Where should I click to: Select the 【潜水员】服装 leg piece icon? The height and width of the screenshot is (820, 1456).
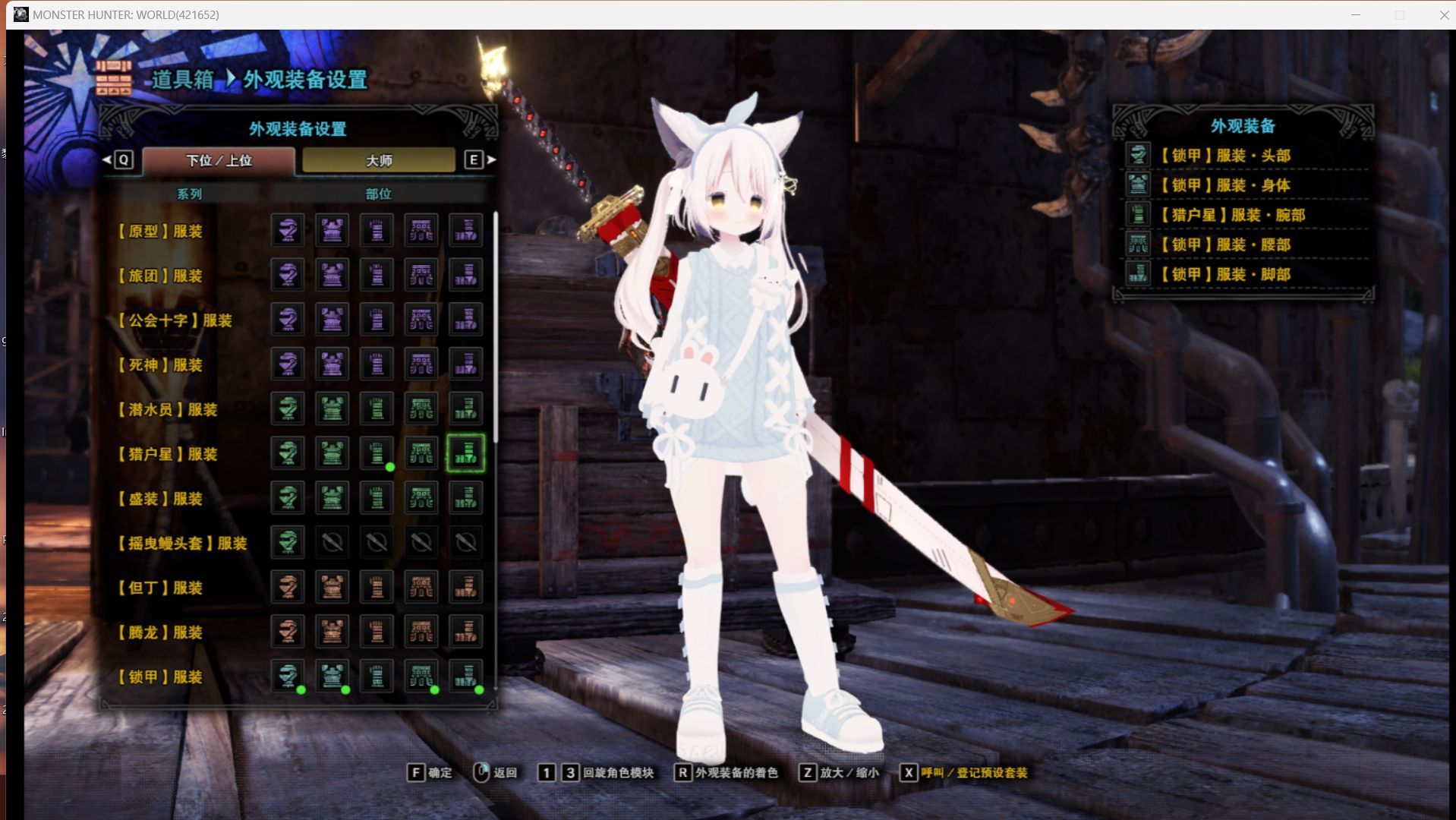[x=465, y=409]
